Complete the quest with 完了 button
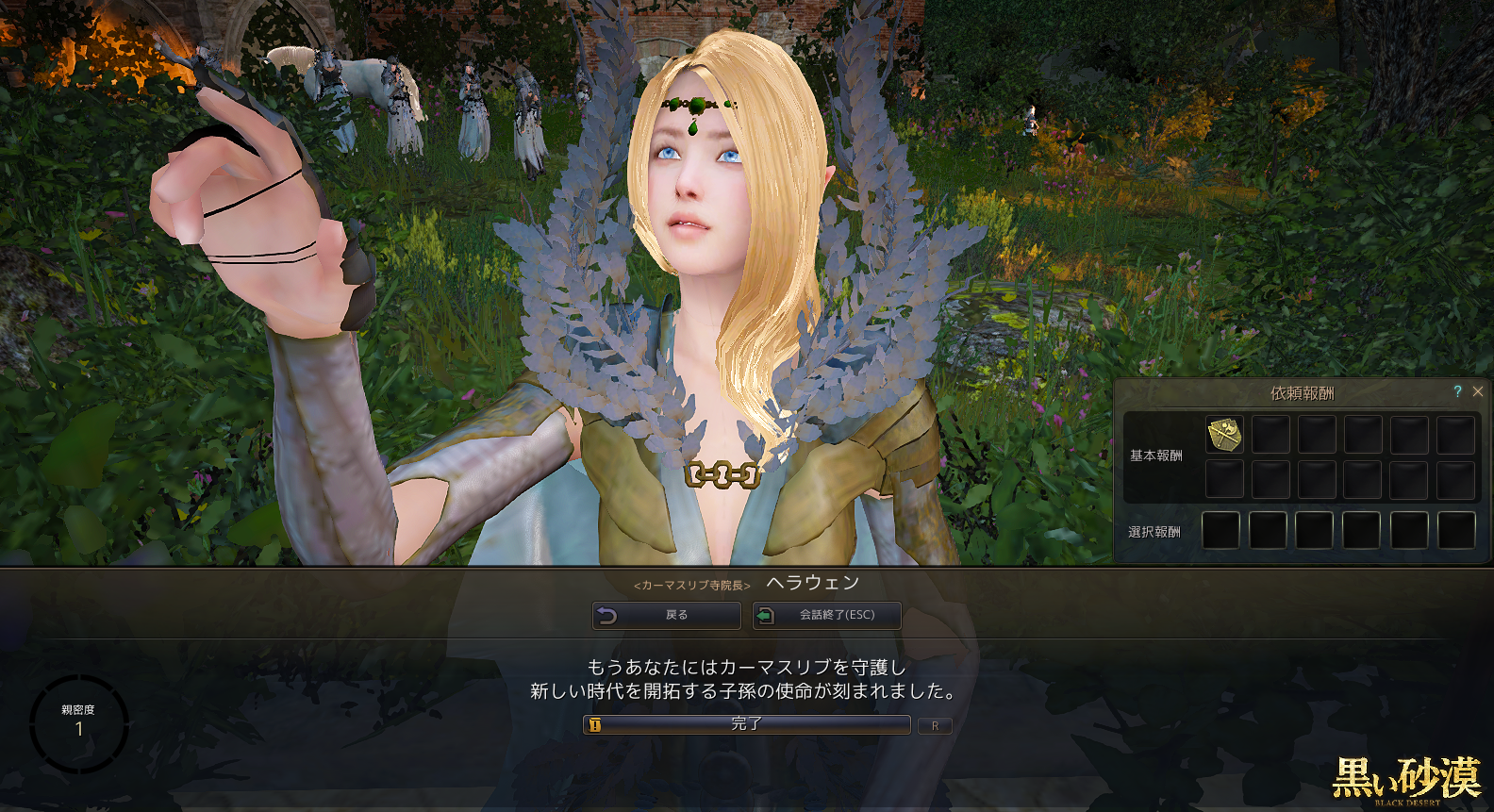This screenshot has height=812, width=1494. pyautogui.click(x=746, y=724)
